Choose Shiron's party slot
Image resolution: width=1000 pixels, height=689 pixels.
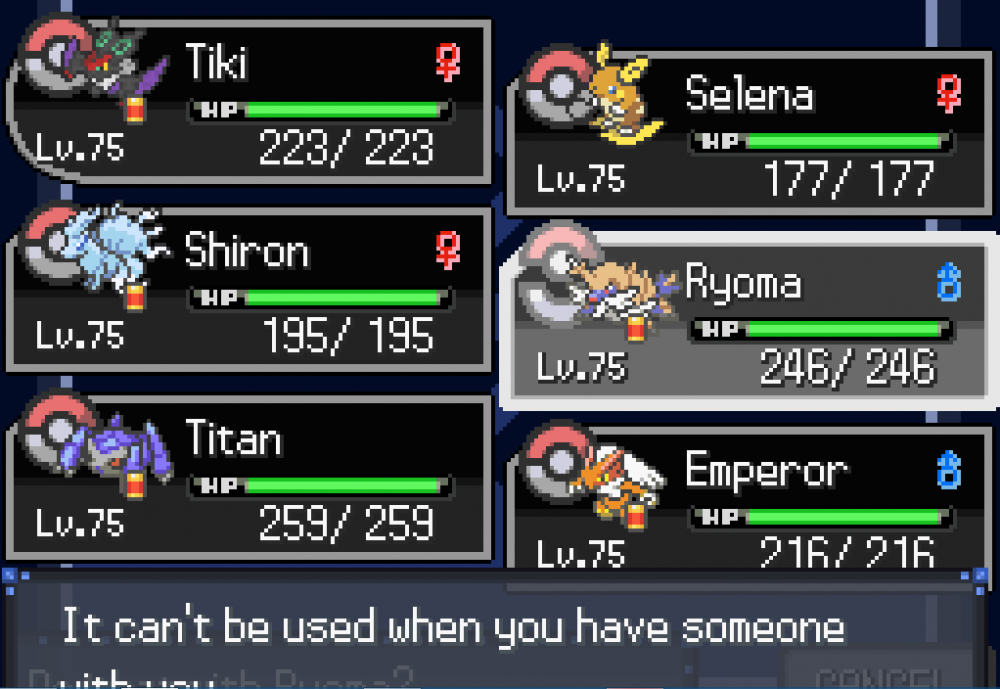[x=250, y=288]
